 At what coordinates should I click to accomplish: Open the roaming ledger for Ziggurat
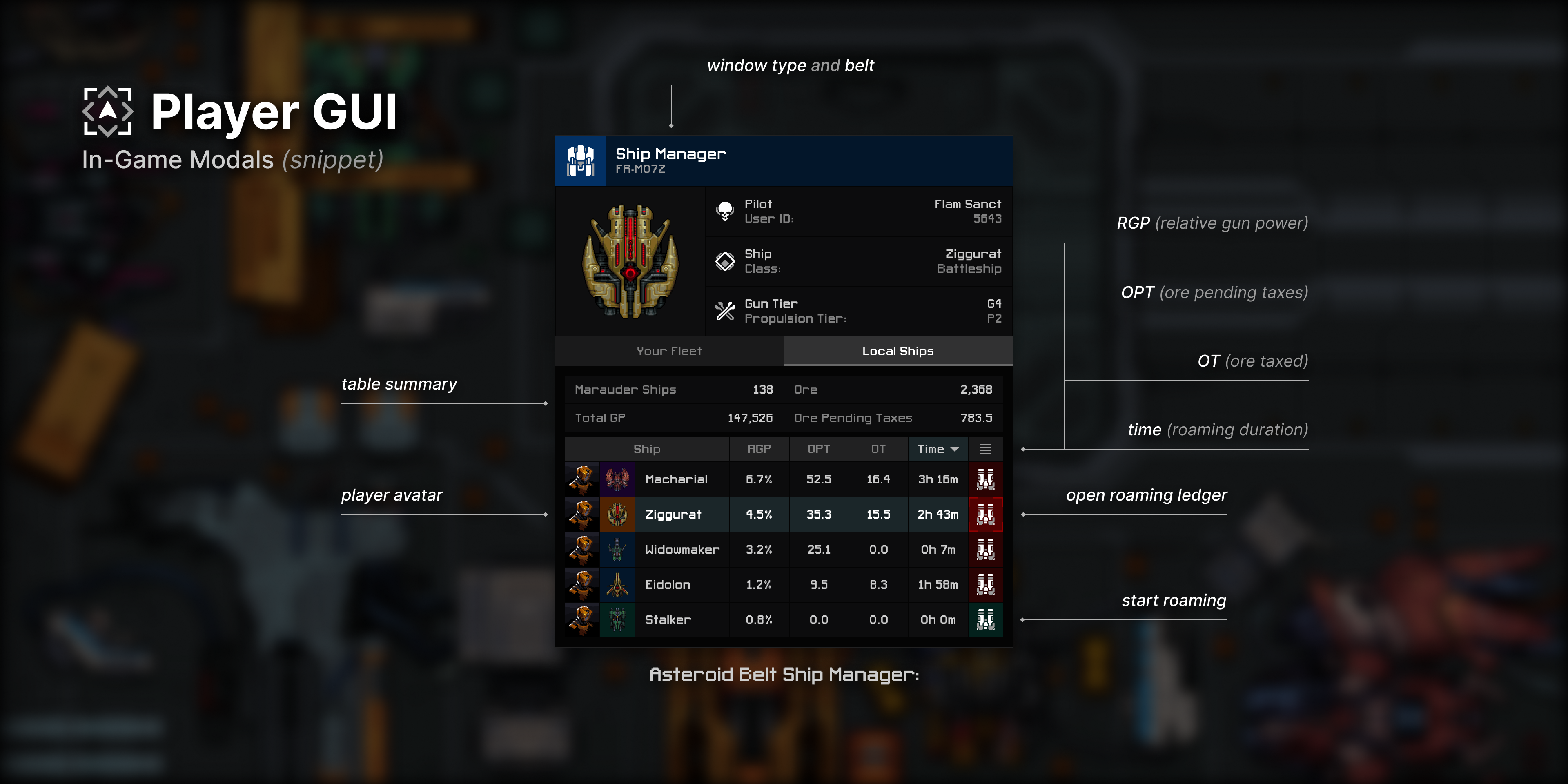click(x=986, y=514)
